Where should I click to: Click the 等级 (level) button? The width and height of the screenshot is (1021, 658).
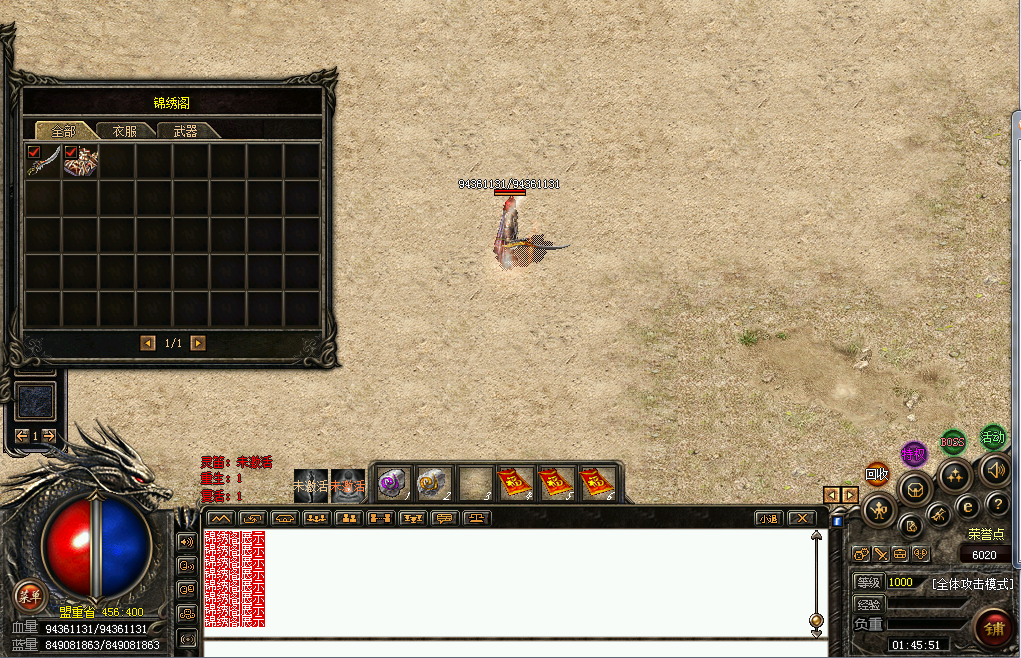(x=869, y=582)
